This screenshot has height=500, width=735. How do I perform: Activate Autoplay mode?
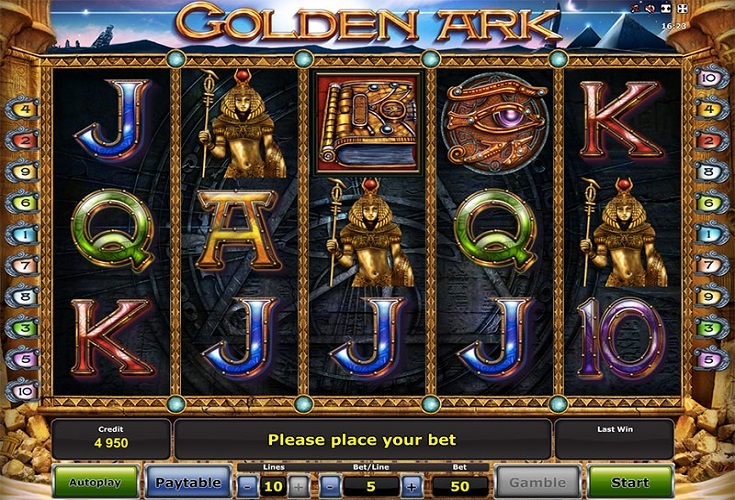95,482
